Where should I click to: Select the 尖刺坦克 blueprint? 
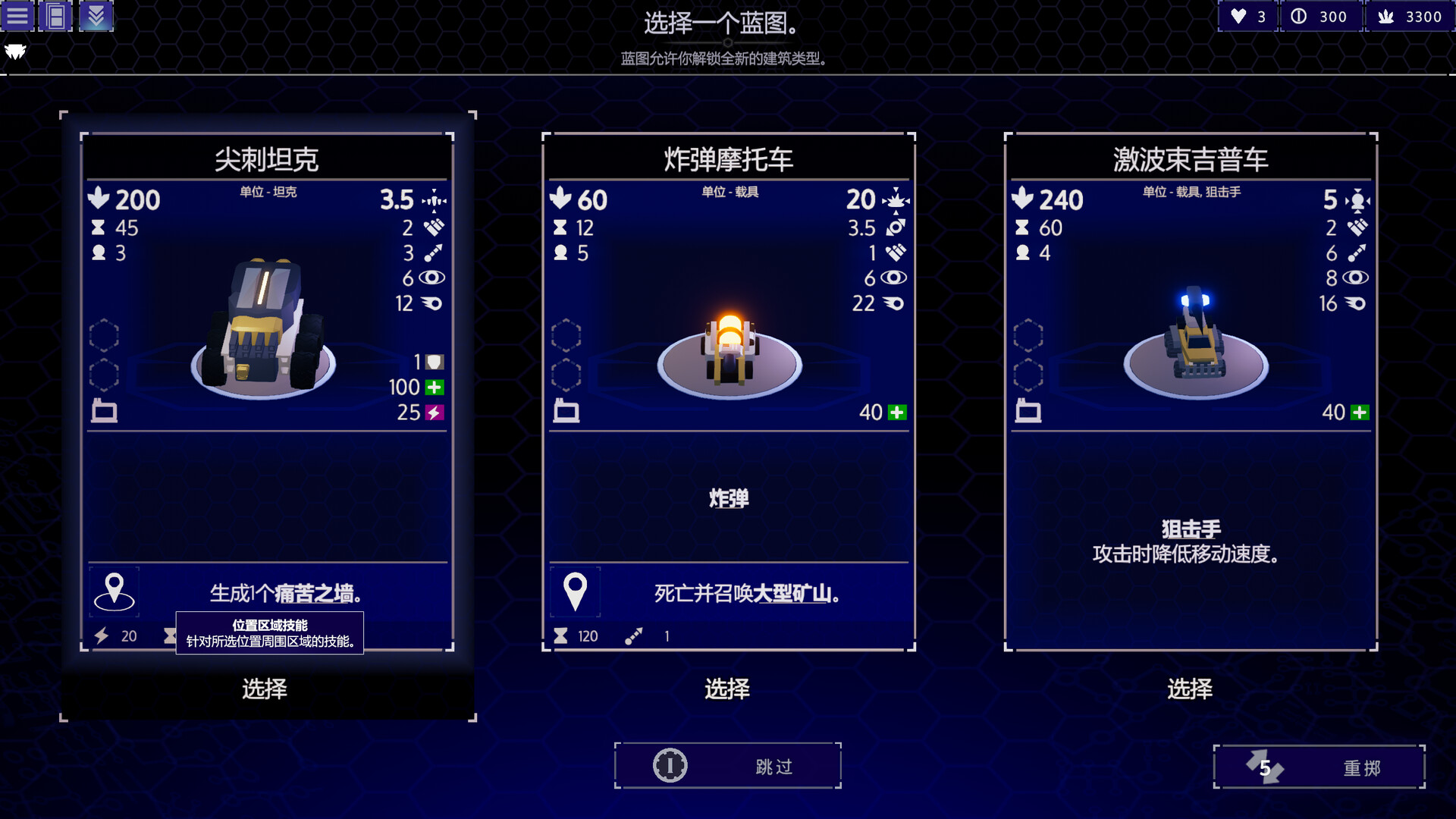click(265, 689)
